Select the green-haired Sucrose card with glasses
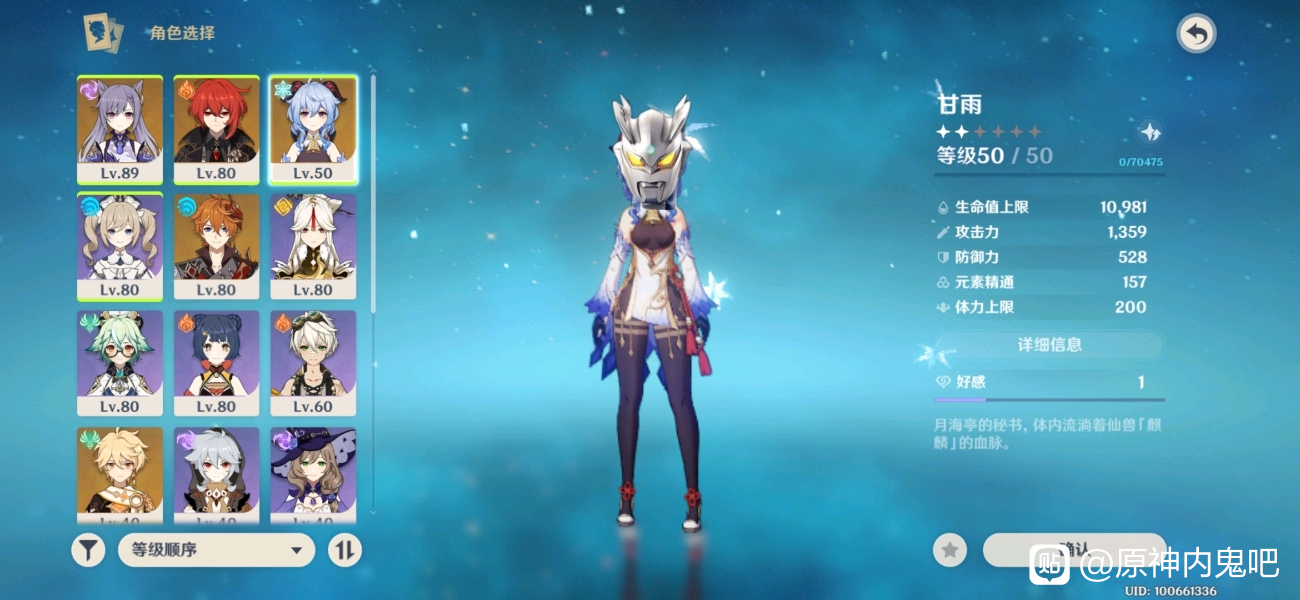 tap(120, 363)
